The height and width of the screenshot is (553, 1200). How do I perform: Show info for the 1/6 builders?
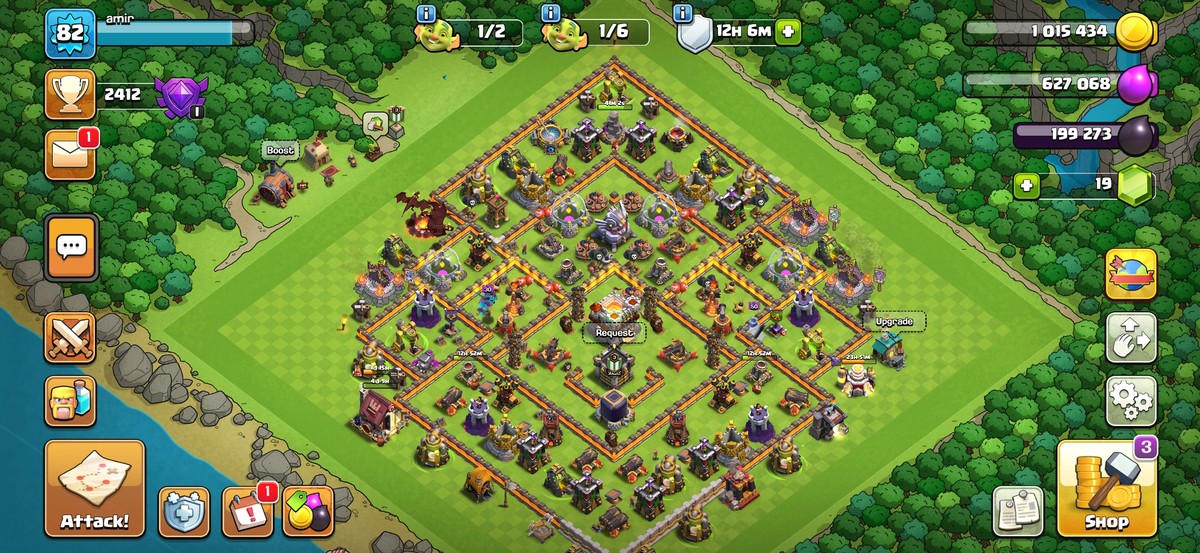pyautogui.click(x=549, y=13)
